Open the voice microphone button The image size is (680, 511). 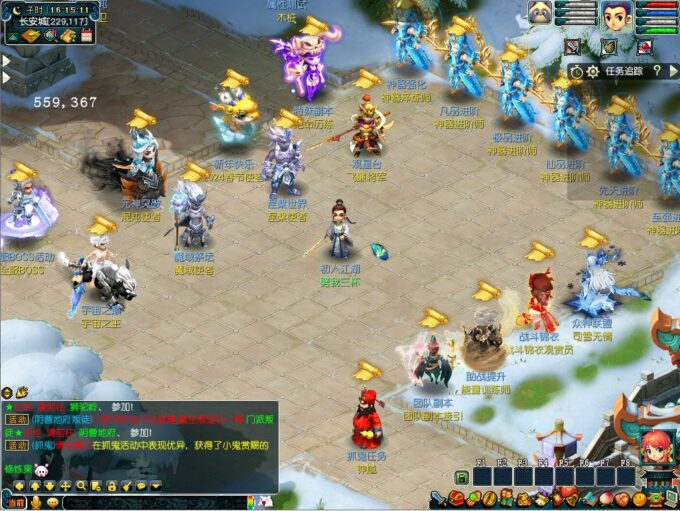[36, 502]
